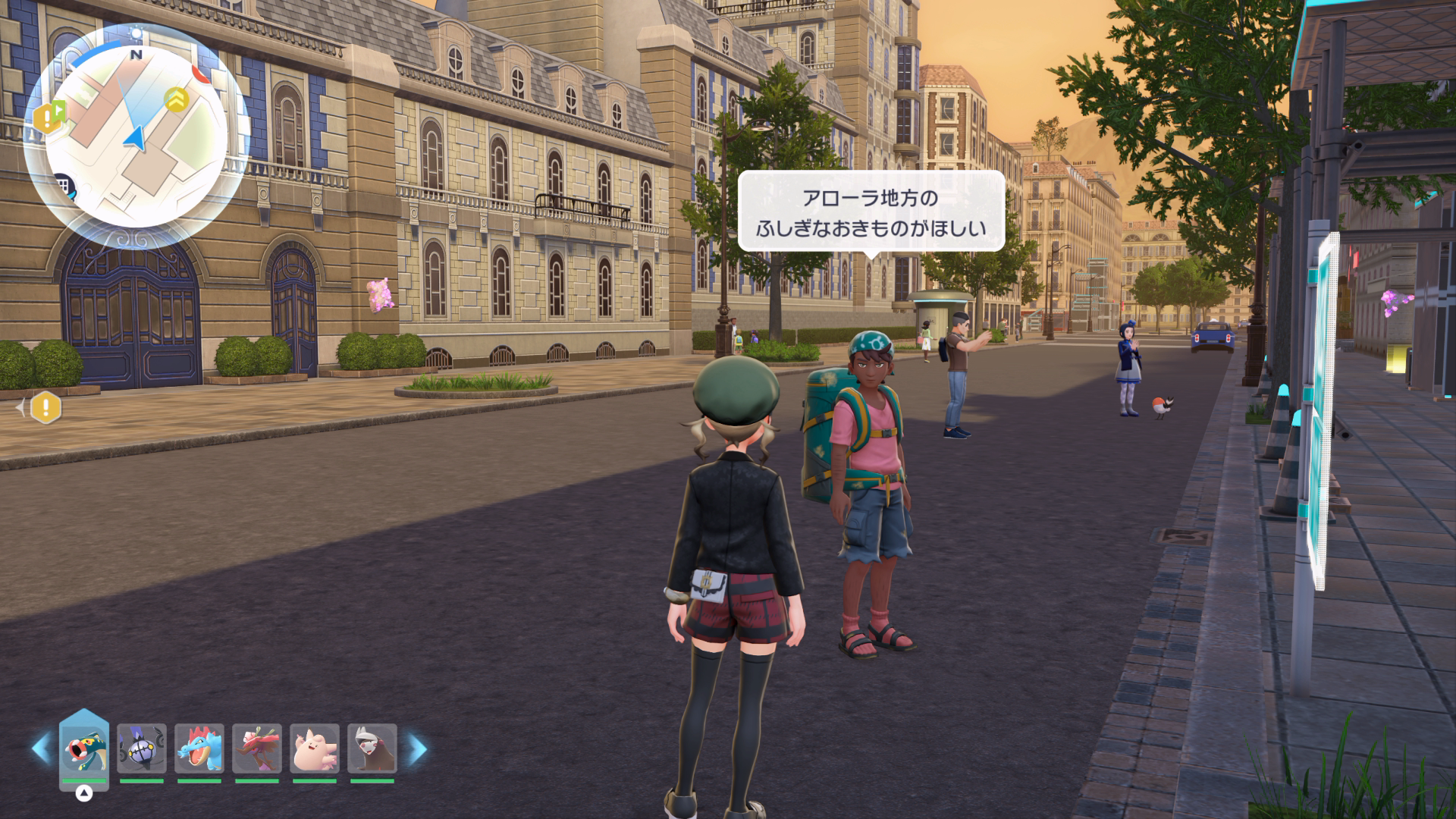Choose Chandelure from the party bar

point(142,749)
